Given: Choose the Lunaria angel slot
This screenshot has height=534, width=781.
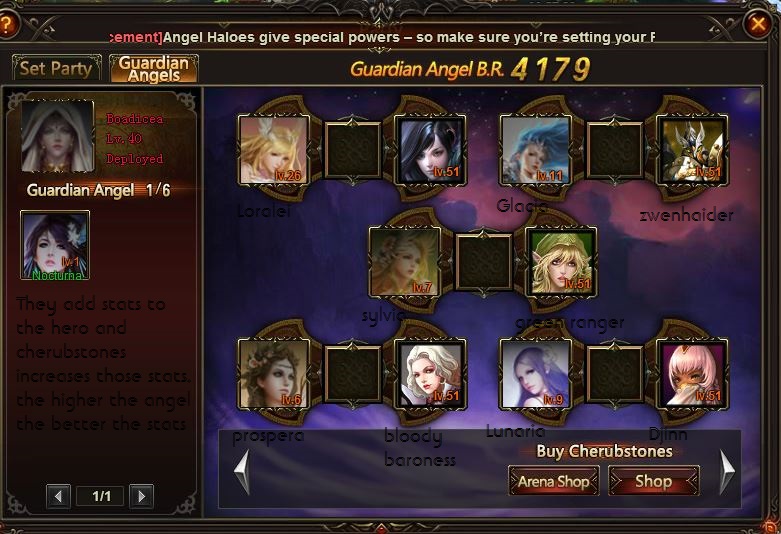Looking at the screenshot, I should click(x=535, y=373).
